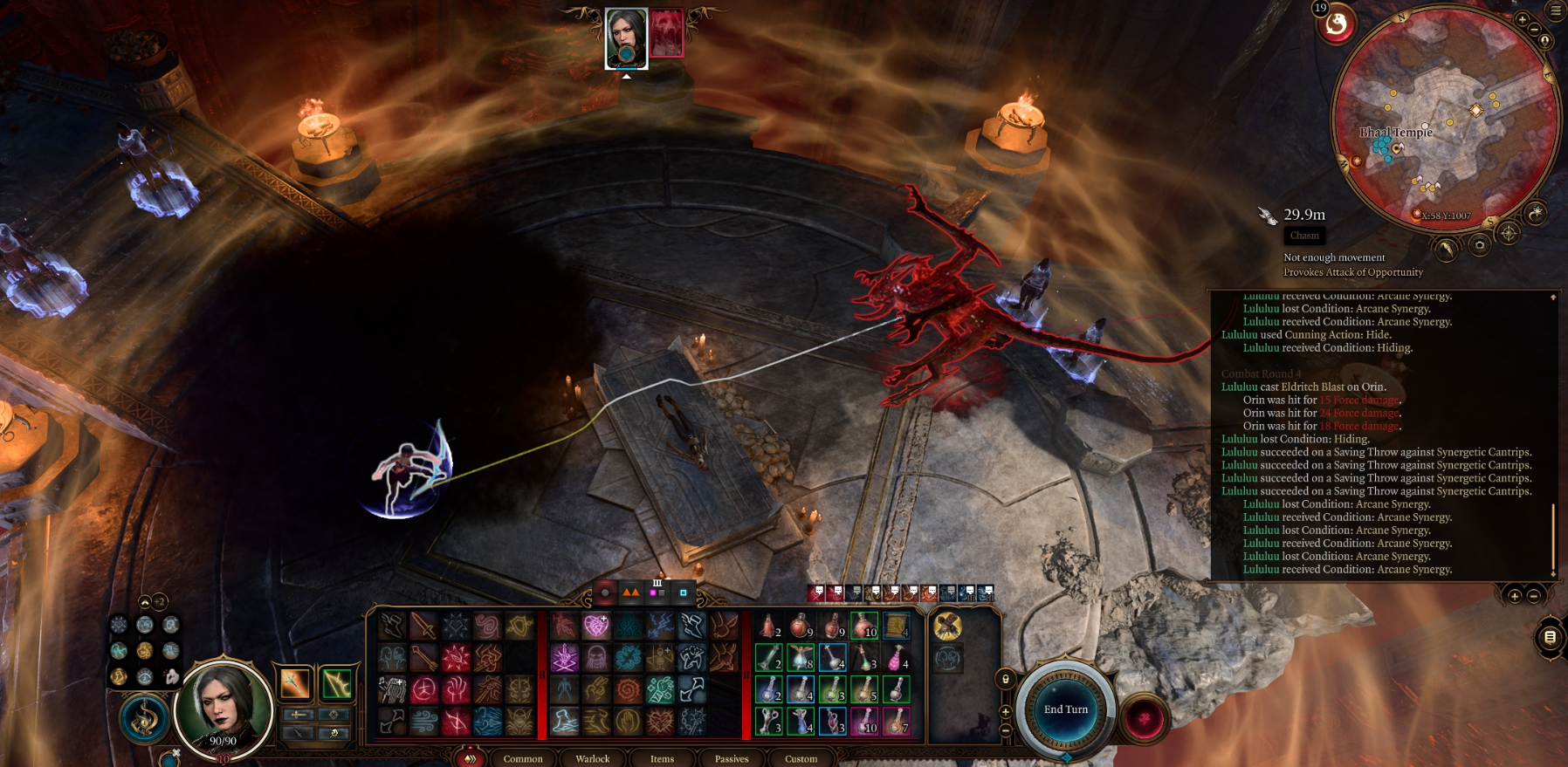Open the game menu at top-right corner
The width and height of the screenshot is (1568, 767).
[x=1556, y=11]
